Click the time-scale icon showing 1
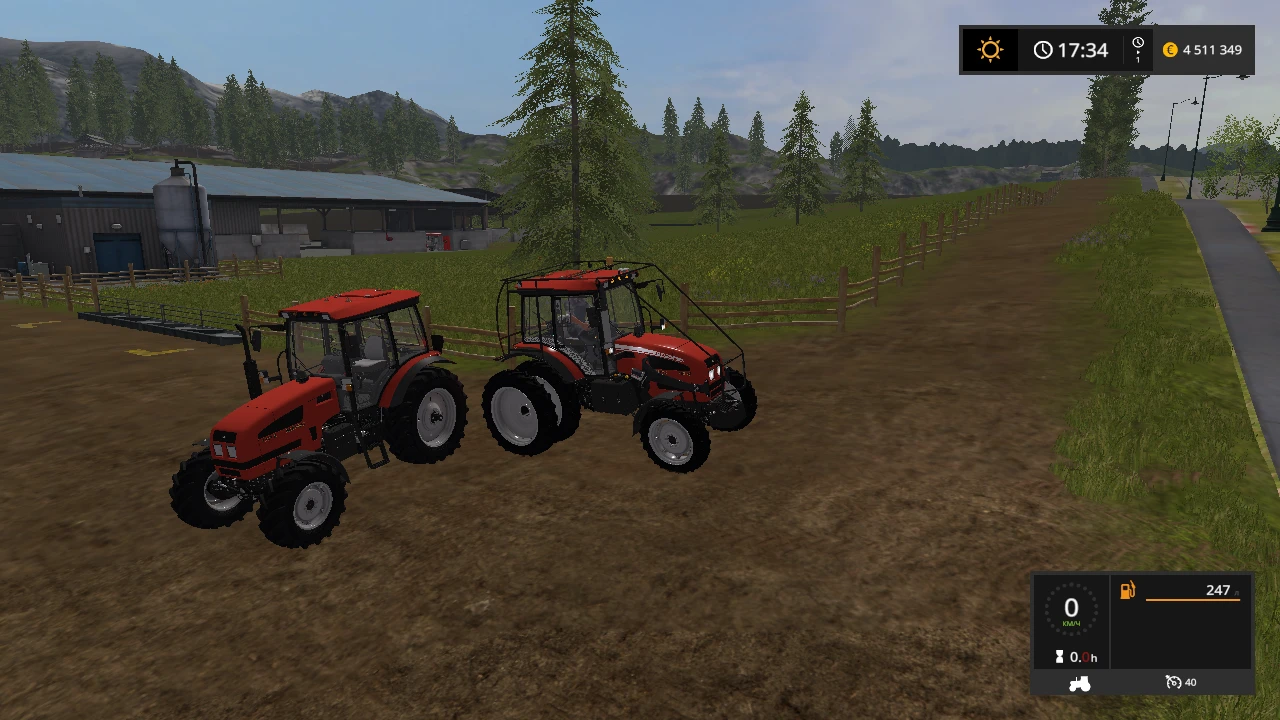Image resolution: width=1280 pixels, height=720 pixels. tap(1137, 49)
